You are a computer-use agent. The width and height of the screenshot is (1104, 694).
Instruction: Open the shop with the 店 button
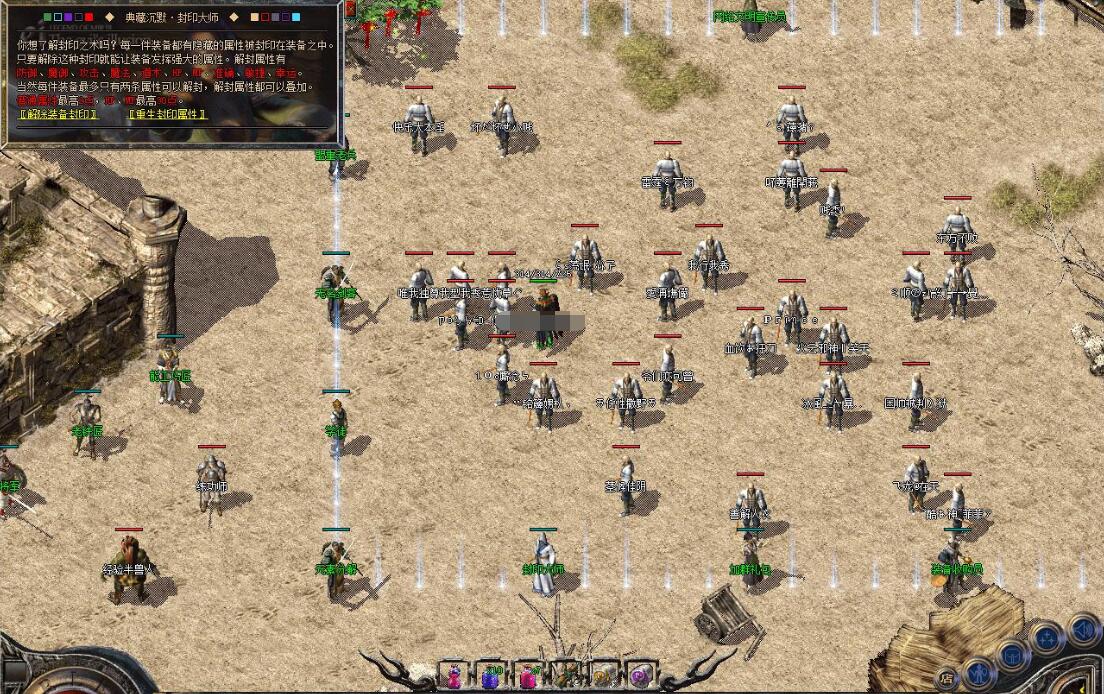[x=946, y=679]
